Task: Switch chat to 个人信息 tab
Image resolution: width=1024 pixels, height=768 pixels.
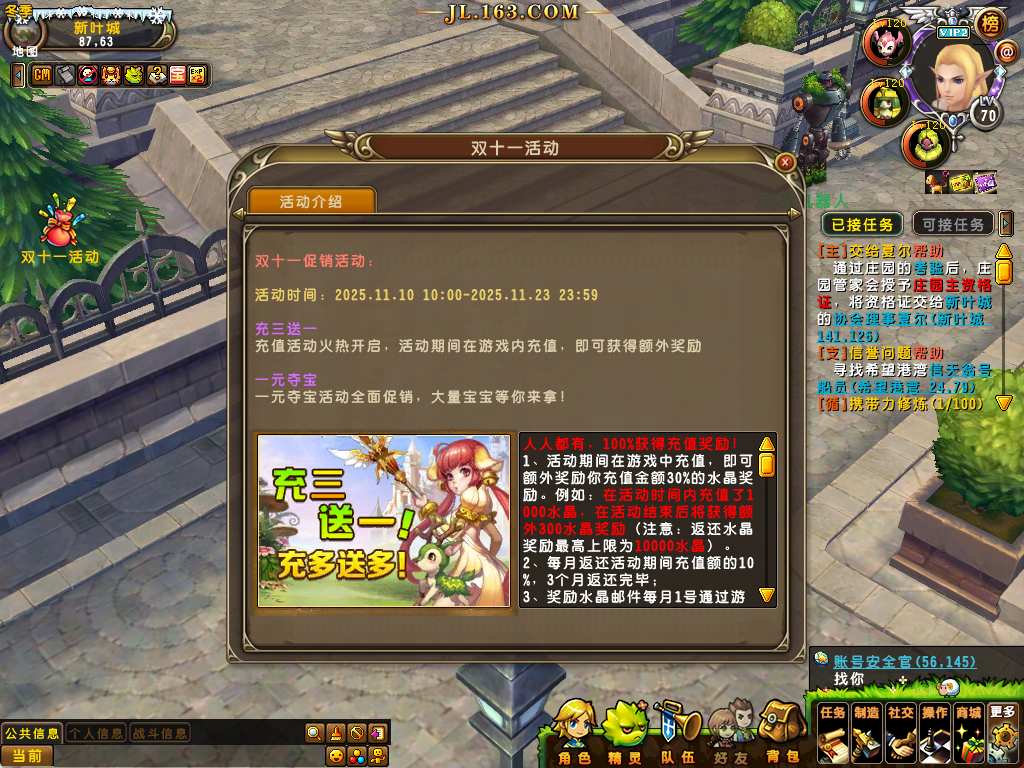Action: coord(96,733)
